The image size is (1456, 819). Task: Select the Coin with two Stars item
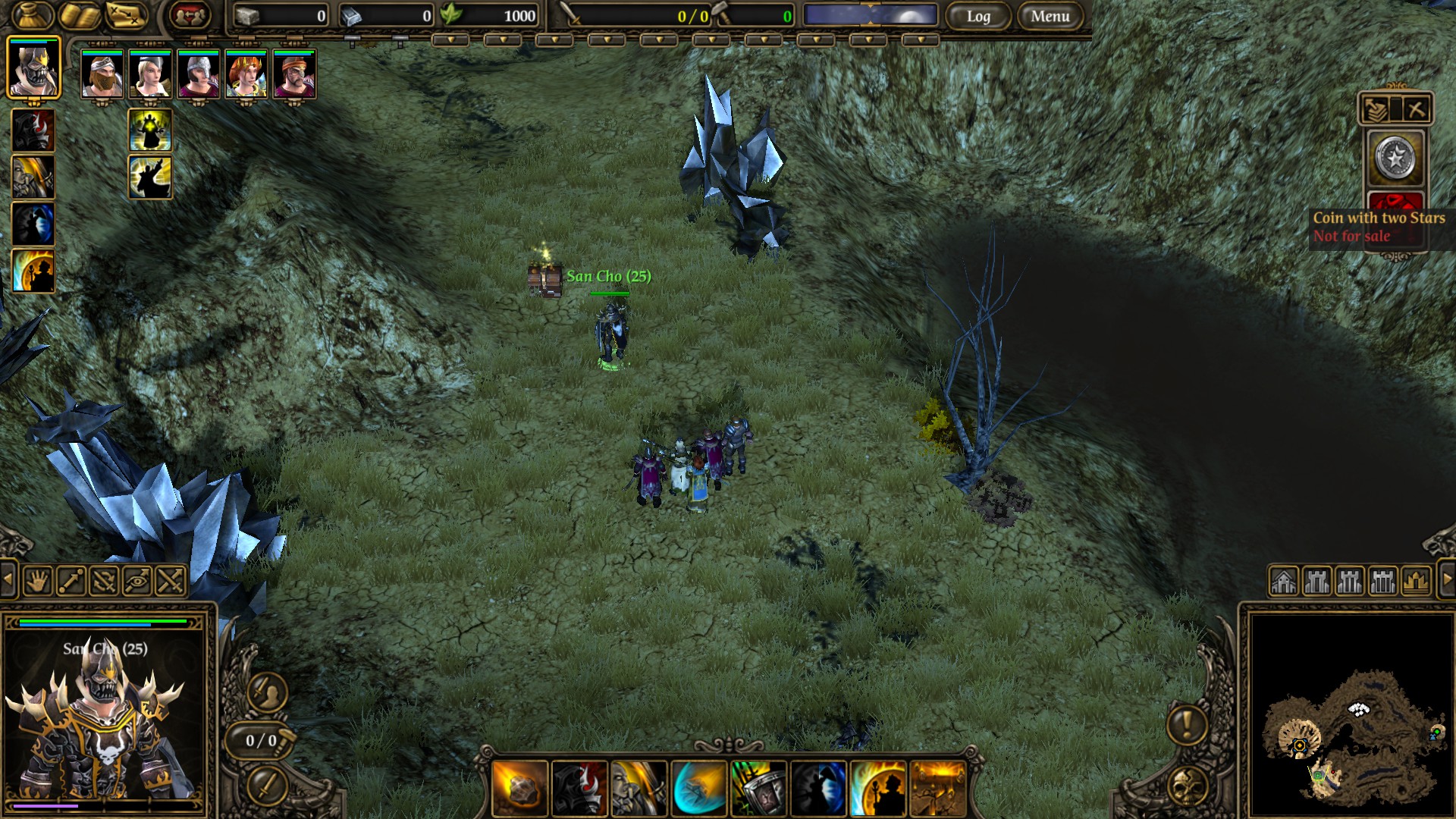[x=1395, y=158]
